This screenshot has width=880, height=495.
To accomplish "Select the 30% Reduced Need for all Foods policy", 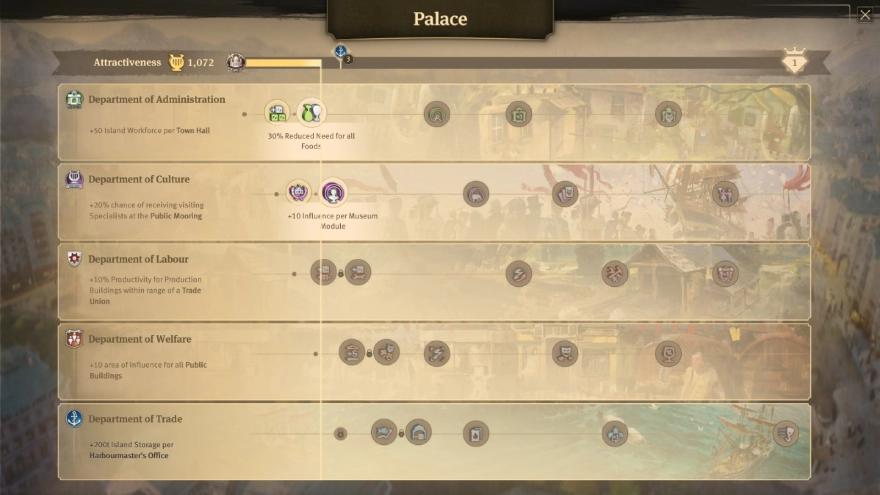I will pos(311,112).
